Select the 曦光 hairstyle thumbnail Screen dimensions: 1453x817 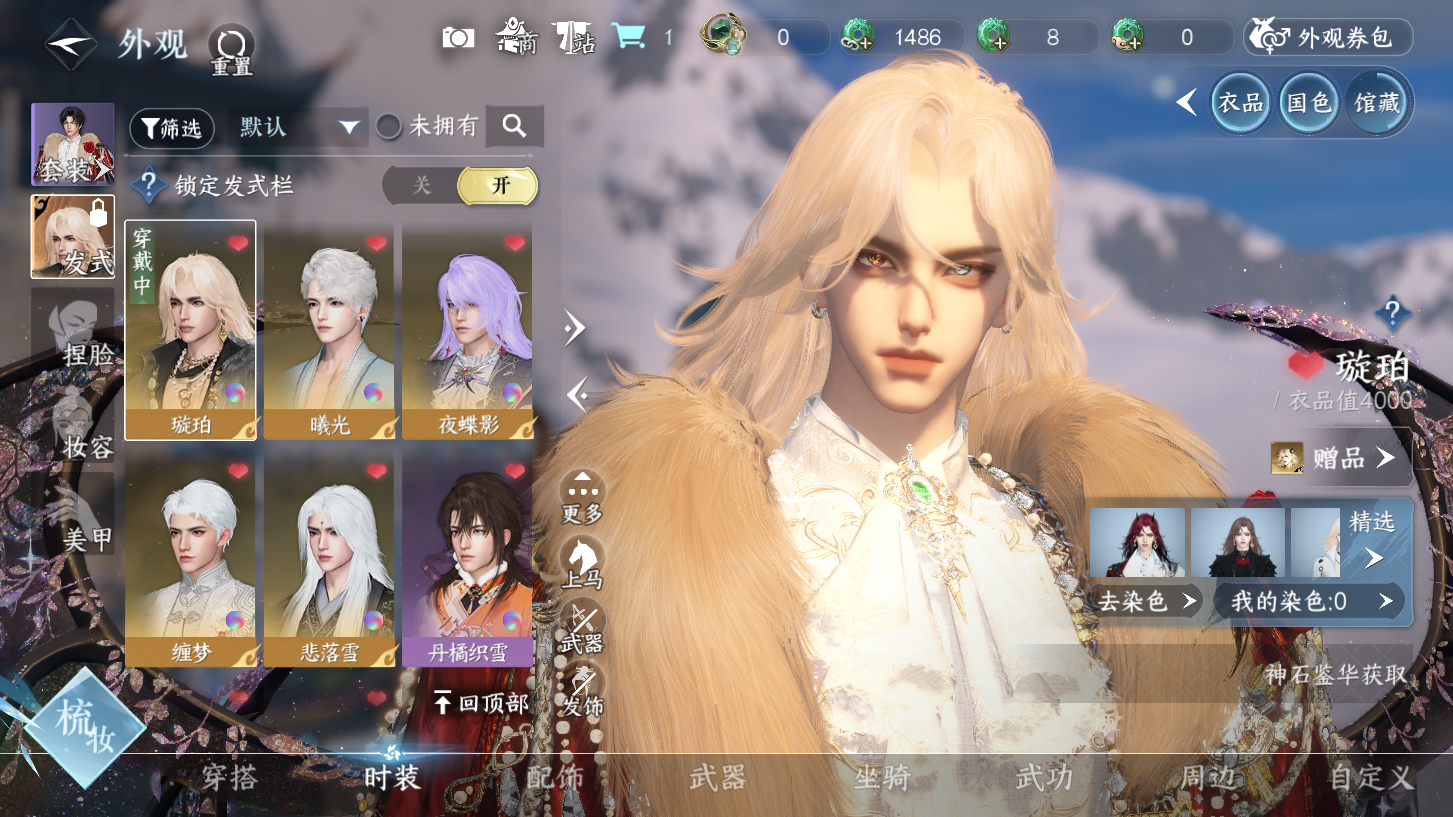(329, 330)
